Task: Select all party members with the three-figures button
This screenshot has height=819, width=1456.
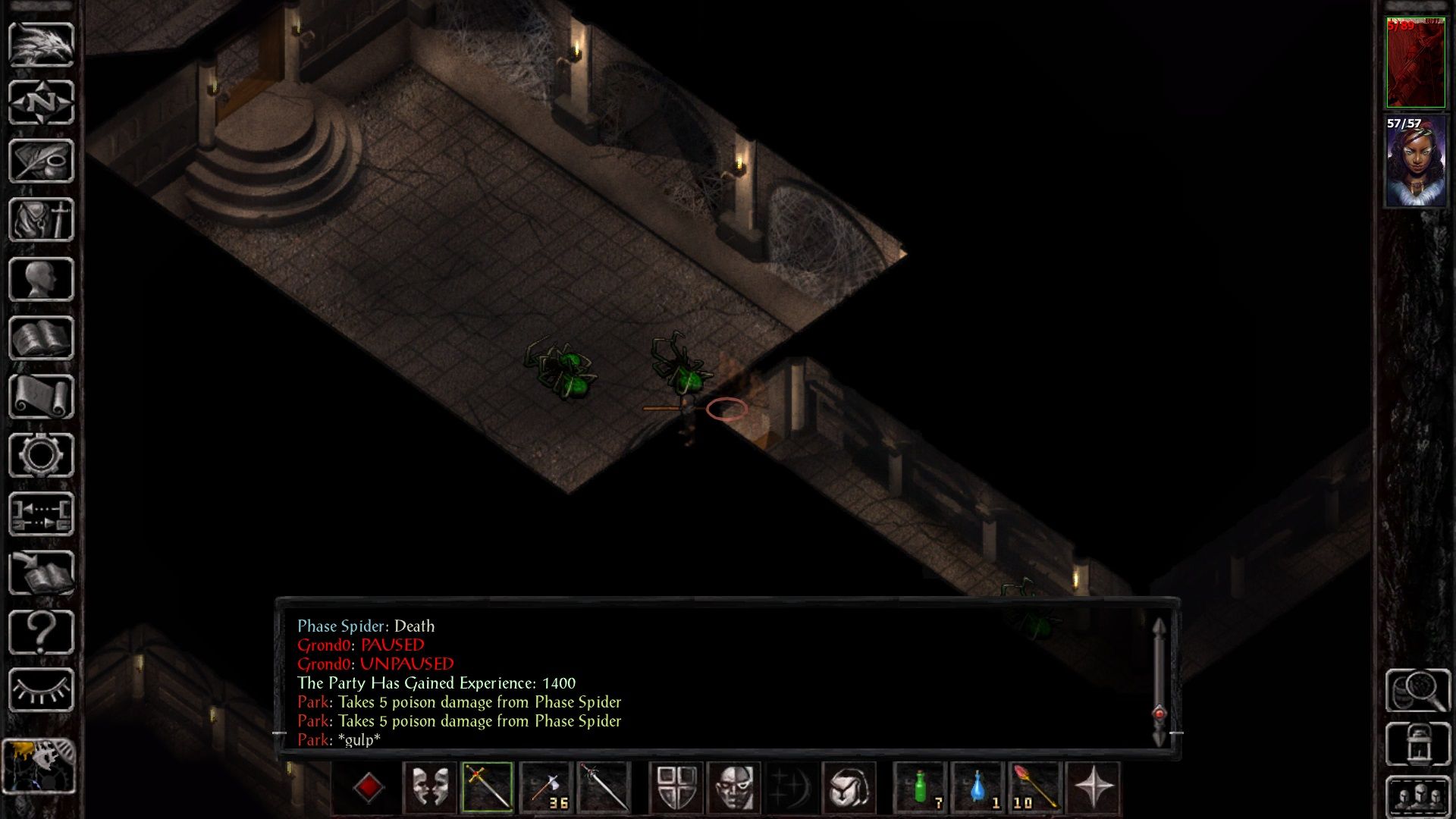Action: click(x=1418, y=797)
